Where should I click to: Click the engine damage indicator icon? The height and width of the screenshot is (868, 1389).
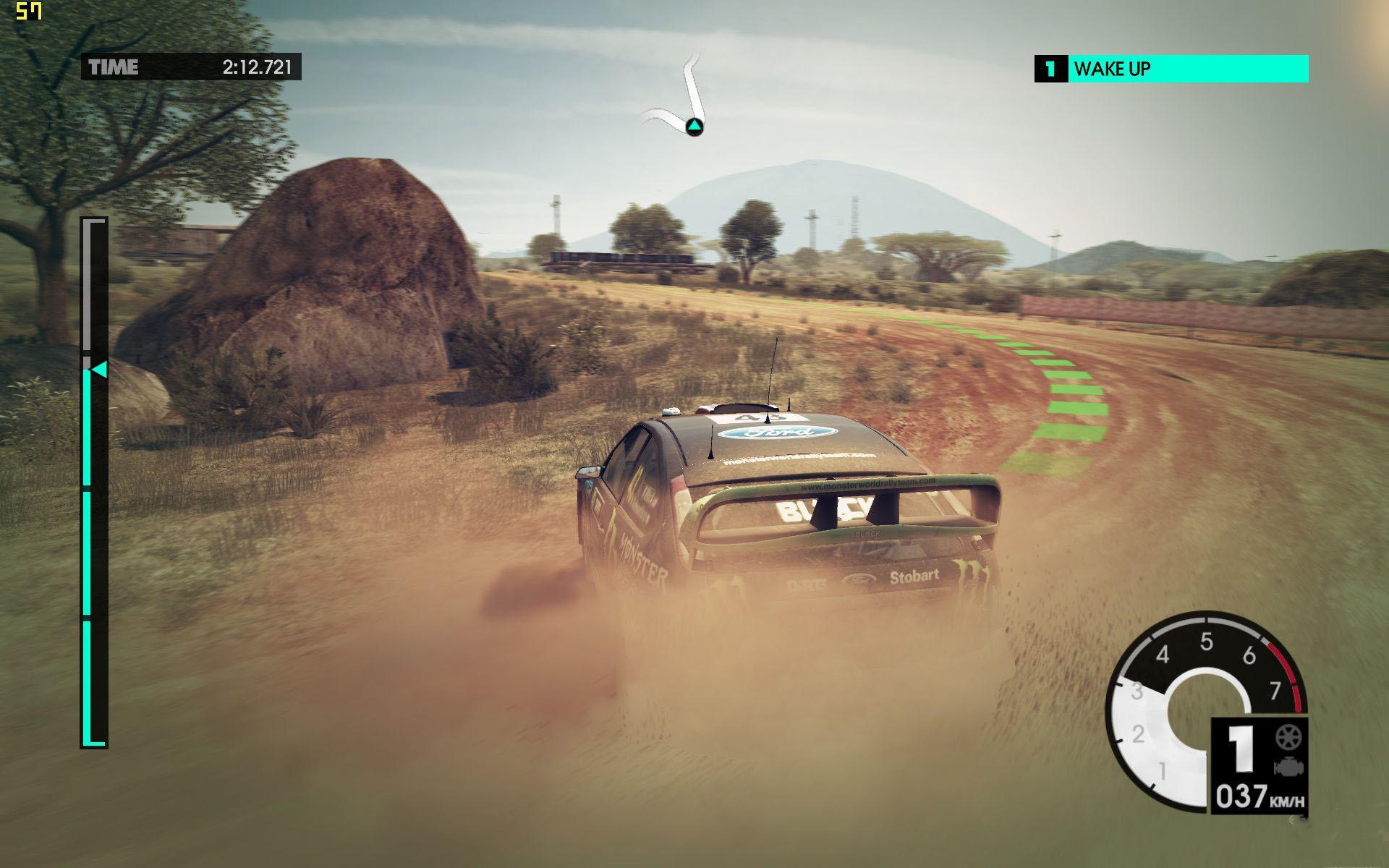point(1288,767)
